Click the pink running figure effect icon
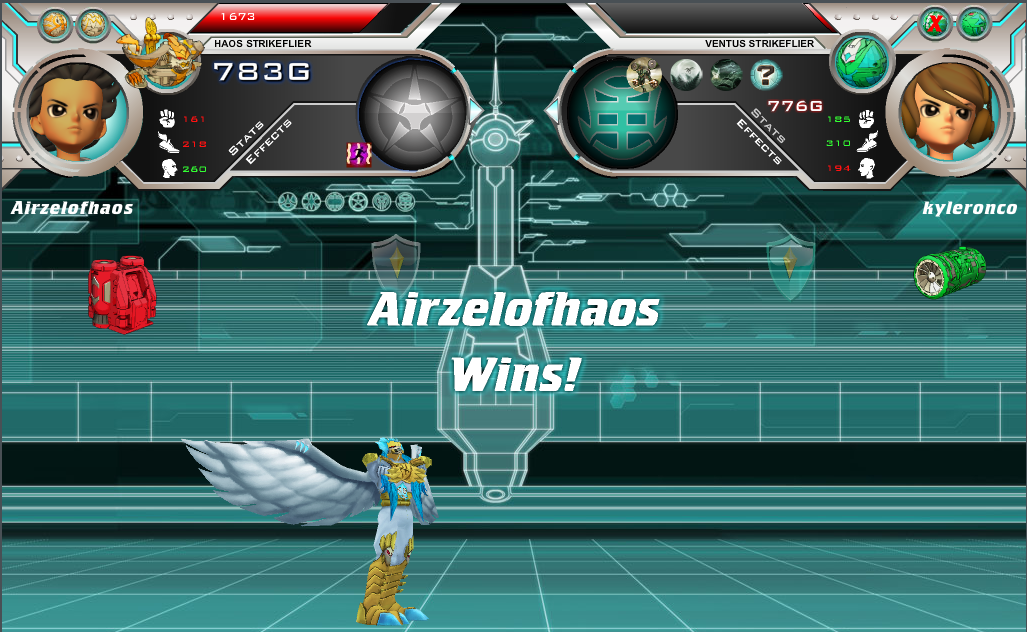1027x632 pixels. [358, 153]
